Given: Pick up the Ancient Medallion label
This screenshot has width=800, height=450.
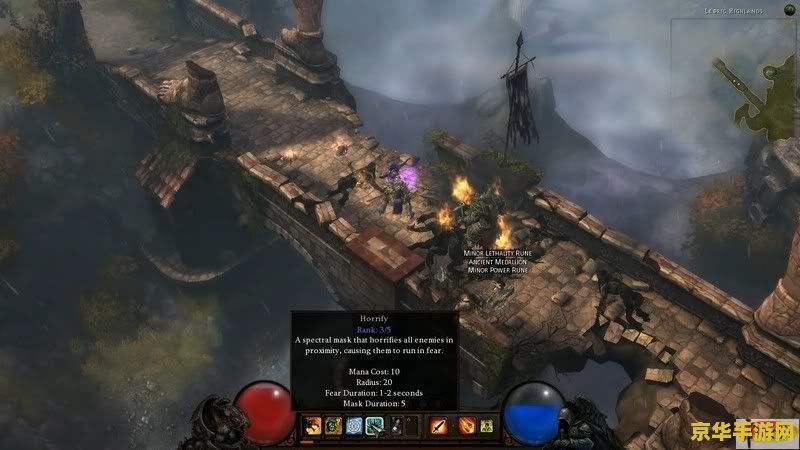Looking at the screenshot, I should pos(496,262).
